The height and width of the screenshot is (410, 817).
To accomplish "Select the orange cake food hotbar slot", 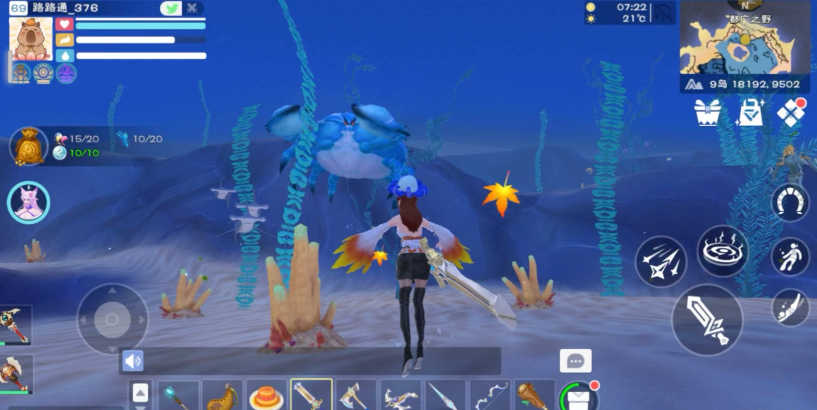I will (x=267, y=395).
